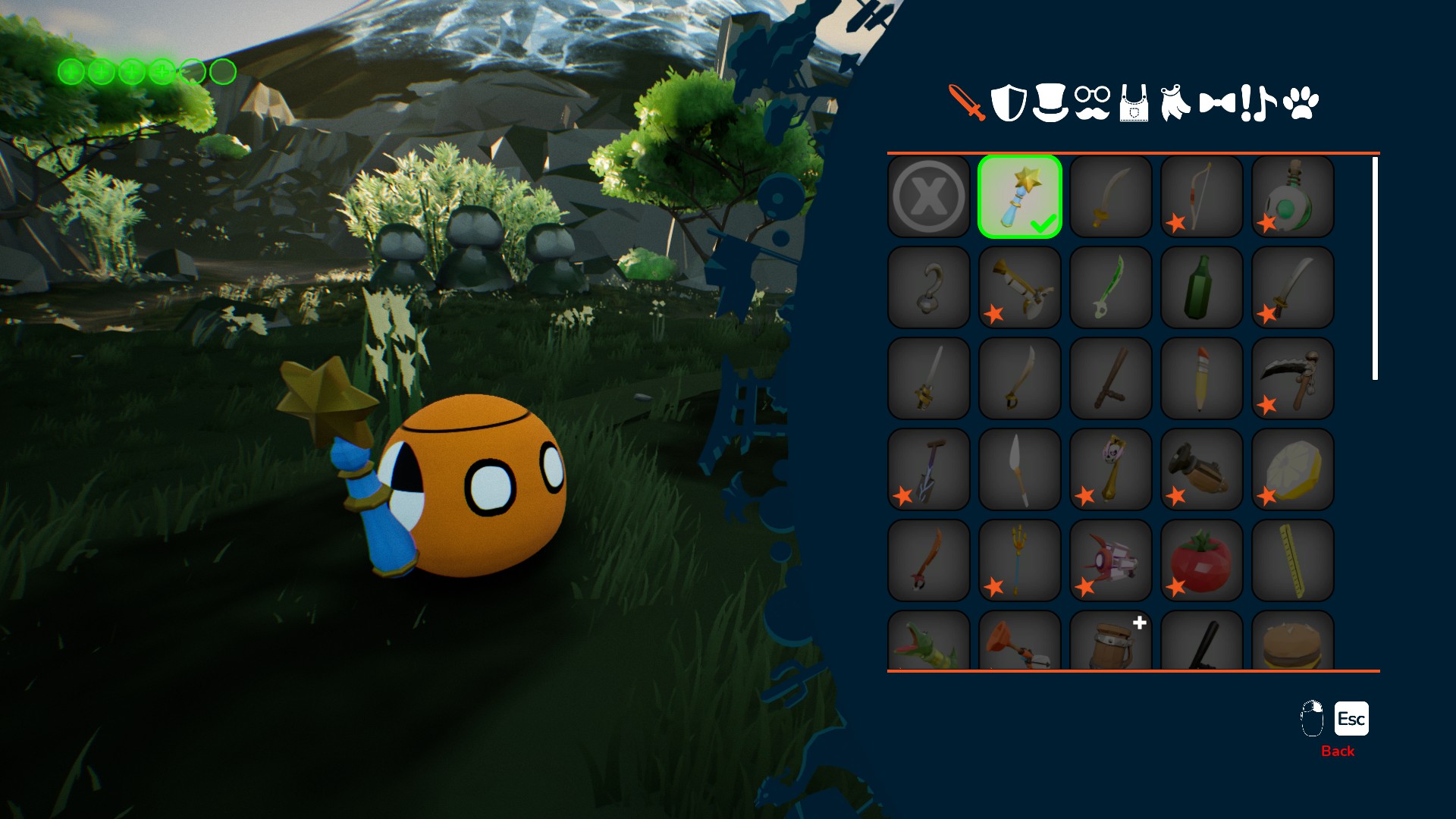Select the pirate hook weapon
Image resolution: width=1456 pixels, height=819 pixels.
click(x=929, y=287)
